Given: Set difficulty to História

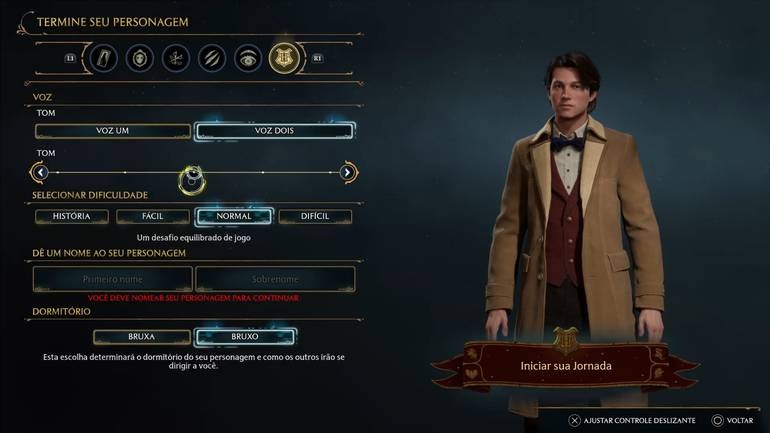Looking at the screenshot, I should pos(72,216).
